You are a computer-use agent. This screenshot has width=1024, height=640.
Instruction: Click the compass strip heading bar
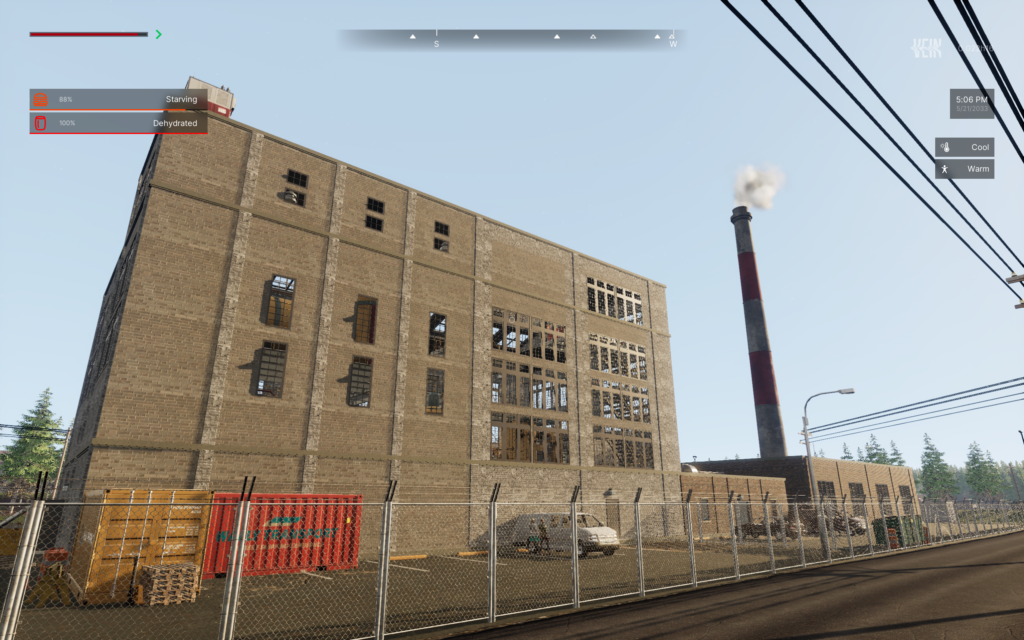(512, 39)
